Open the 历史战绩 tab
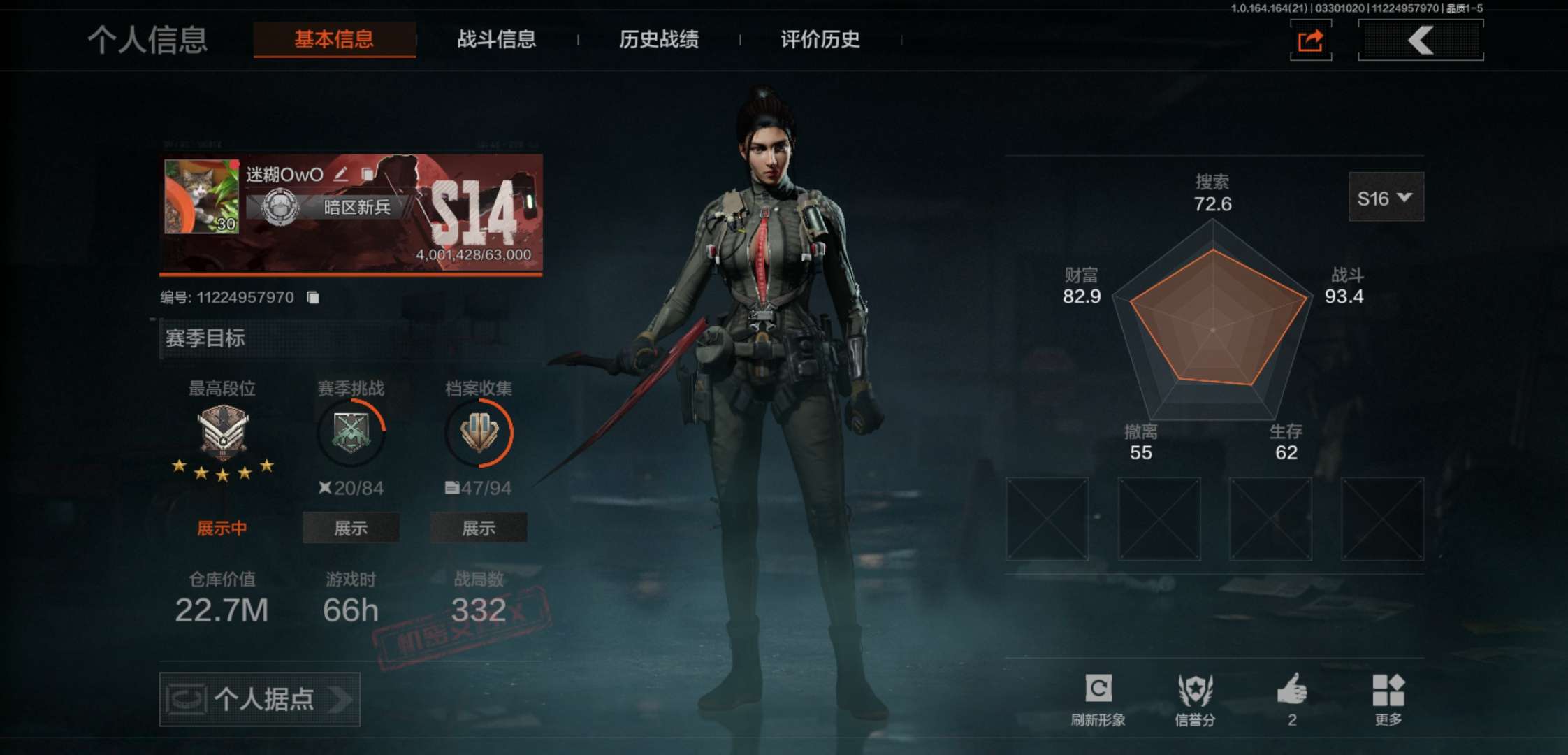The height and width of the screenshot is (755, 1568). [x=659, y=41]
